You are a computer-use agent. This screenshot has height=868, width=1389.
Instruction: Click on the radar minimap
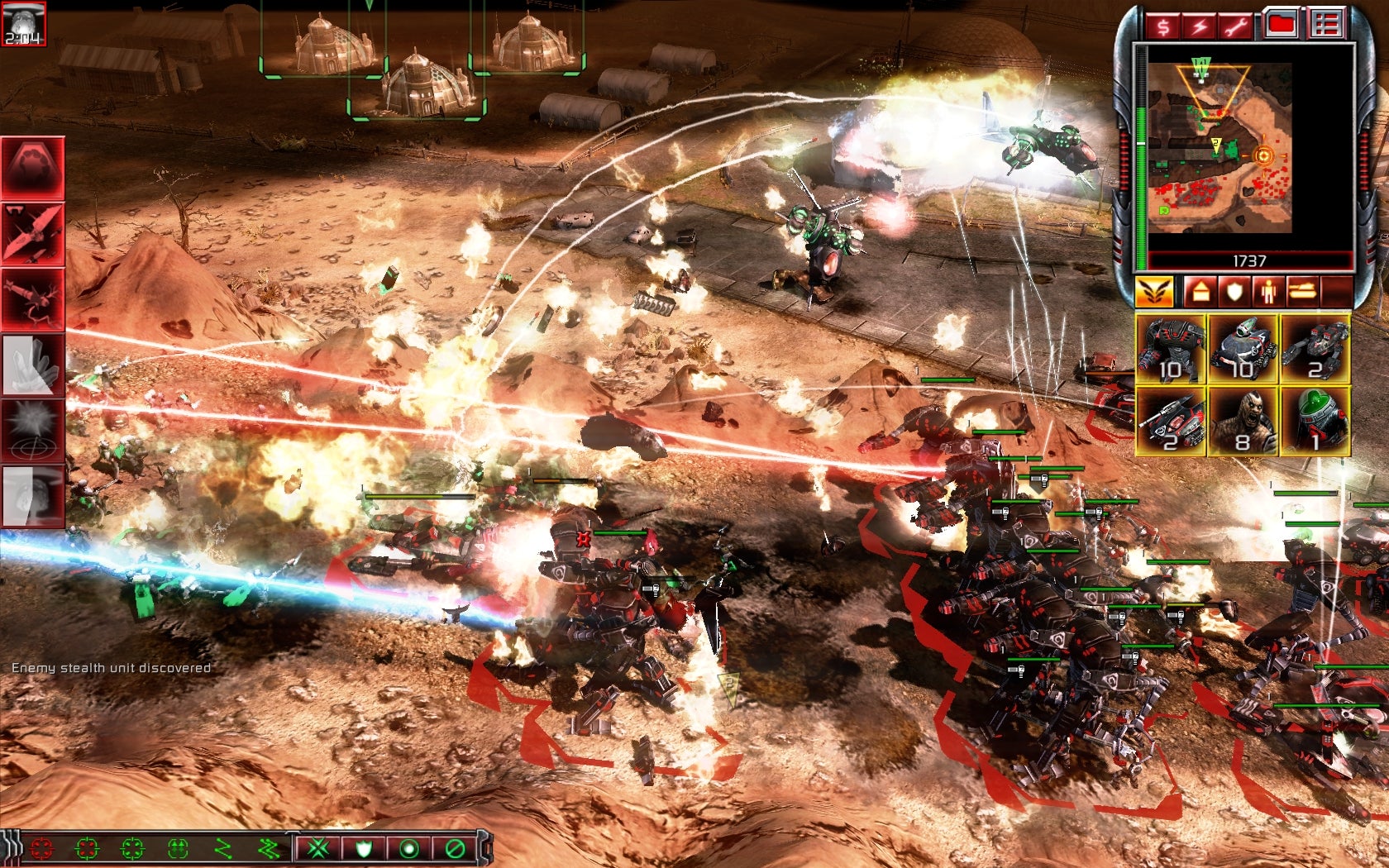pos(1220,147)
